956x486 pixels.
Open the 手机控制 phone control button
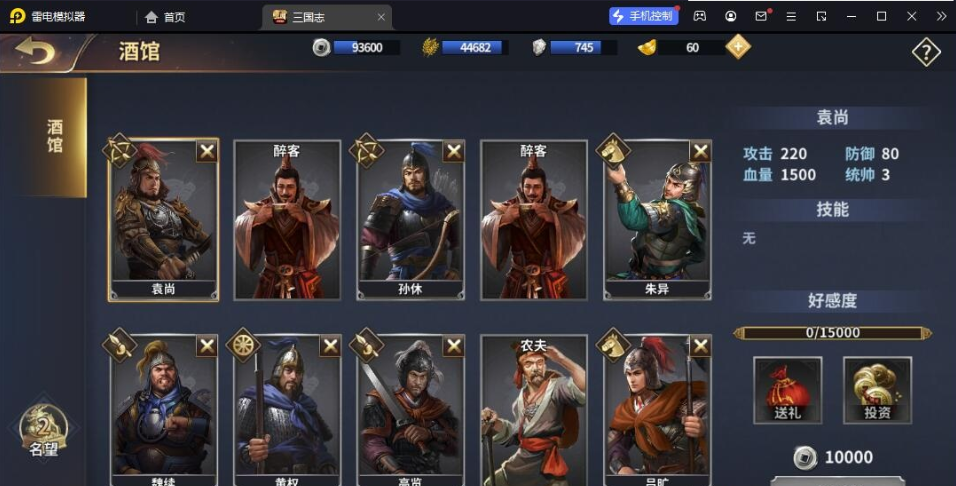(x=644, y=16)
